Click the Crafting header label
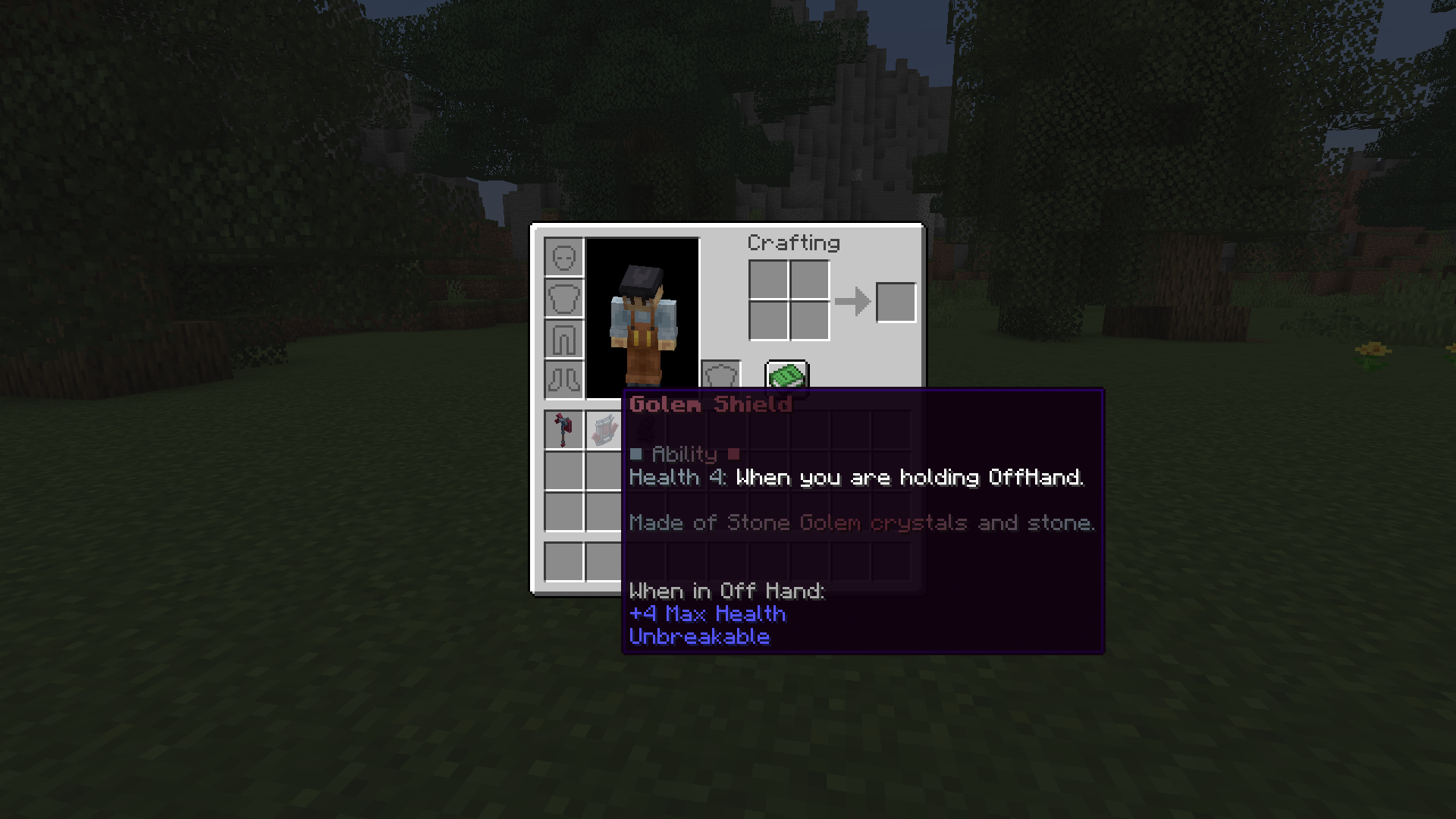Screen dimensions: 1456x819 click(793, 243)
